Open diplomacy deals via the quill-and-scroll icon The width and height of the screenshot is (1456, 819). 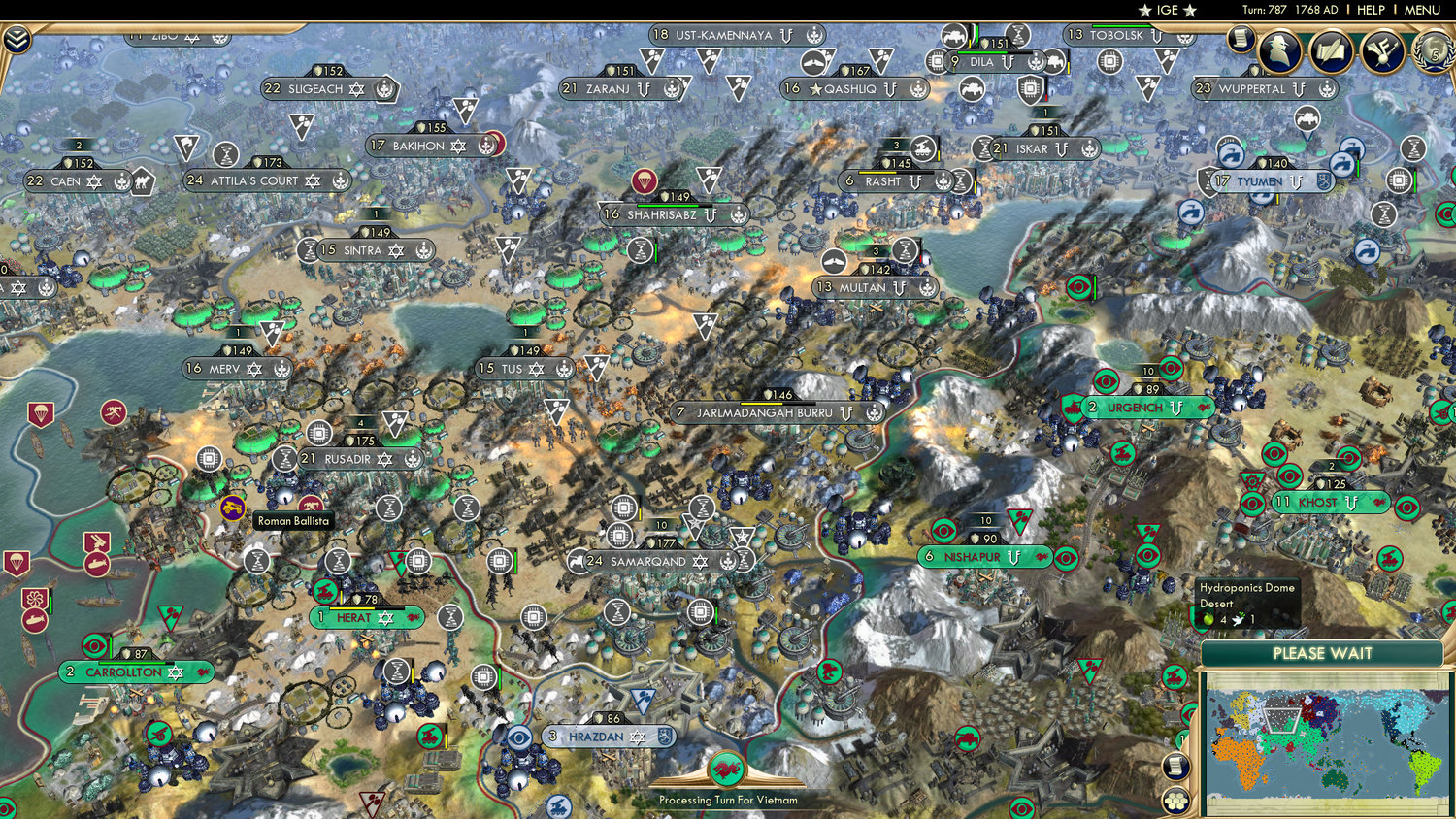(1332, 52)
